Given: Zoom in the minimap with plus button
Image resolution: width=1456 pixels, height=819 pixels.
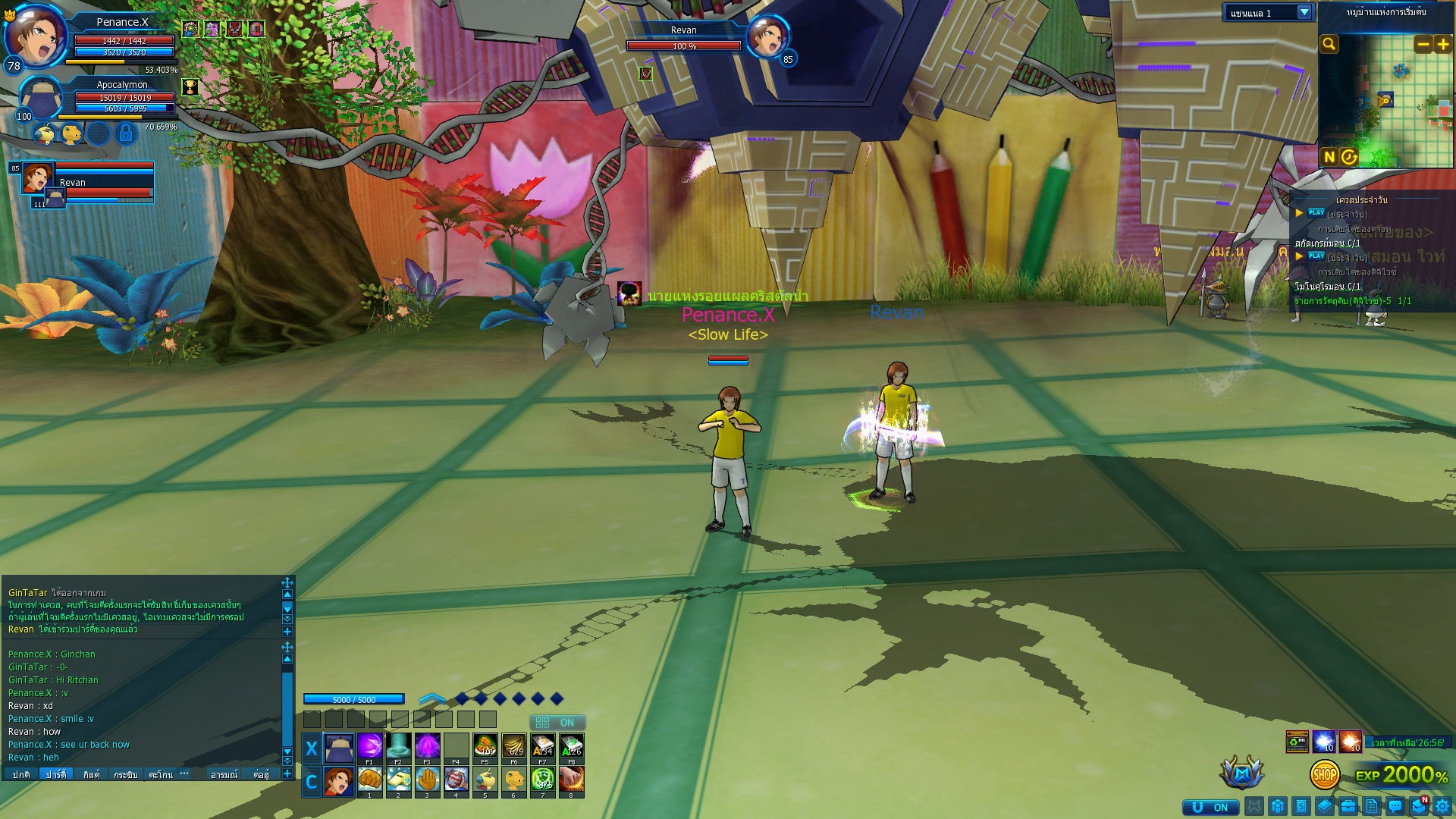Looking at the screenshot, I should pyautogui.click(x=1443, y=45).
